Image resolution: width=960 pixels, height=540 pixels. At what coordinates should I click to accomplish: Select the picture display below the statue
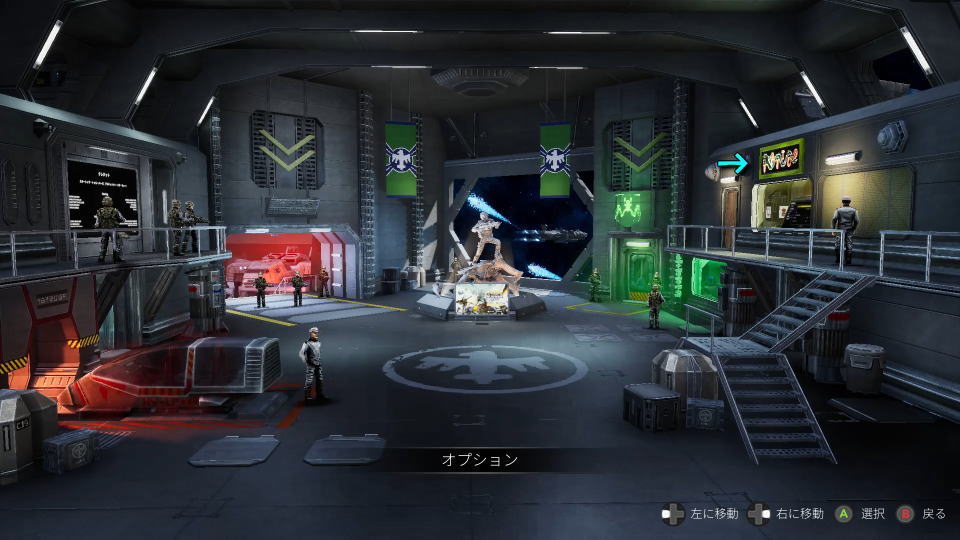480,298
